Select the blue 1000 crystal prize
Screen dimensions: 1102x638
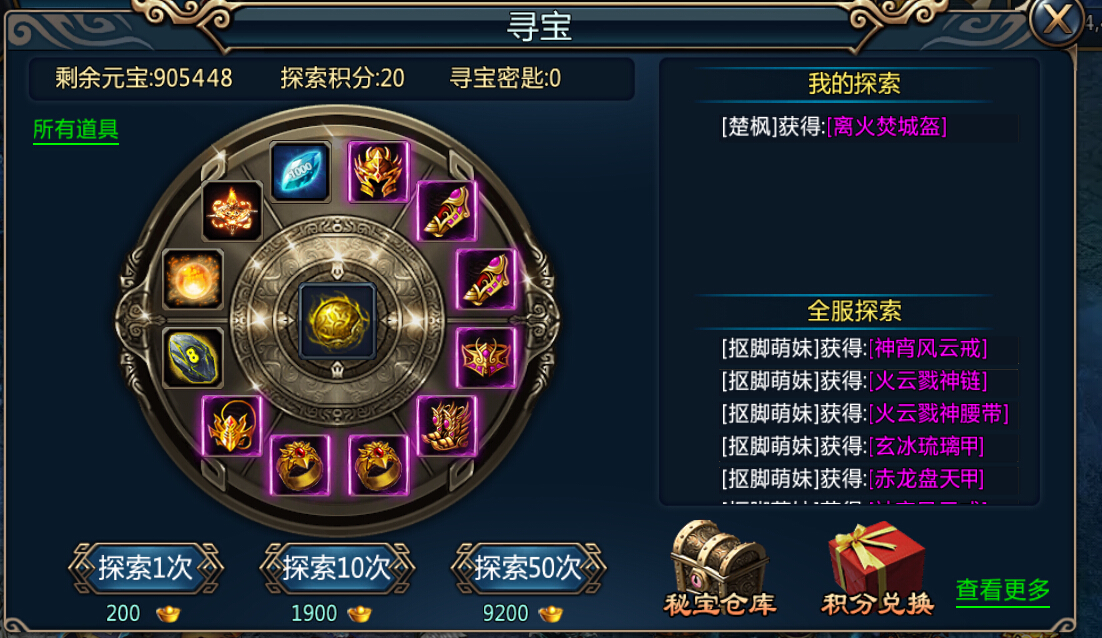pyautogui.click(x=300, y=171)
